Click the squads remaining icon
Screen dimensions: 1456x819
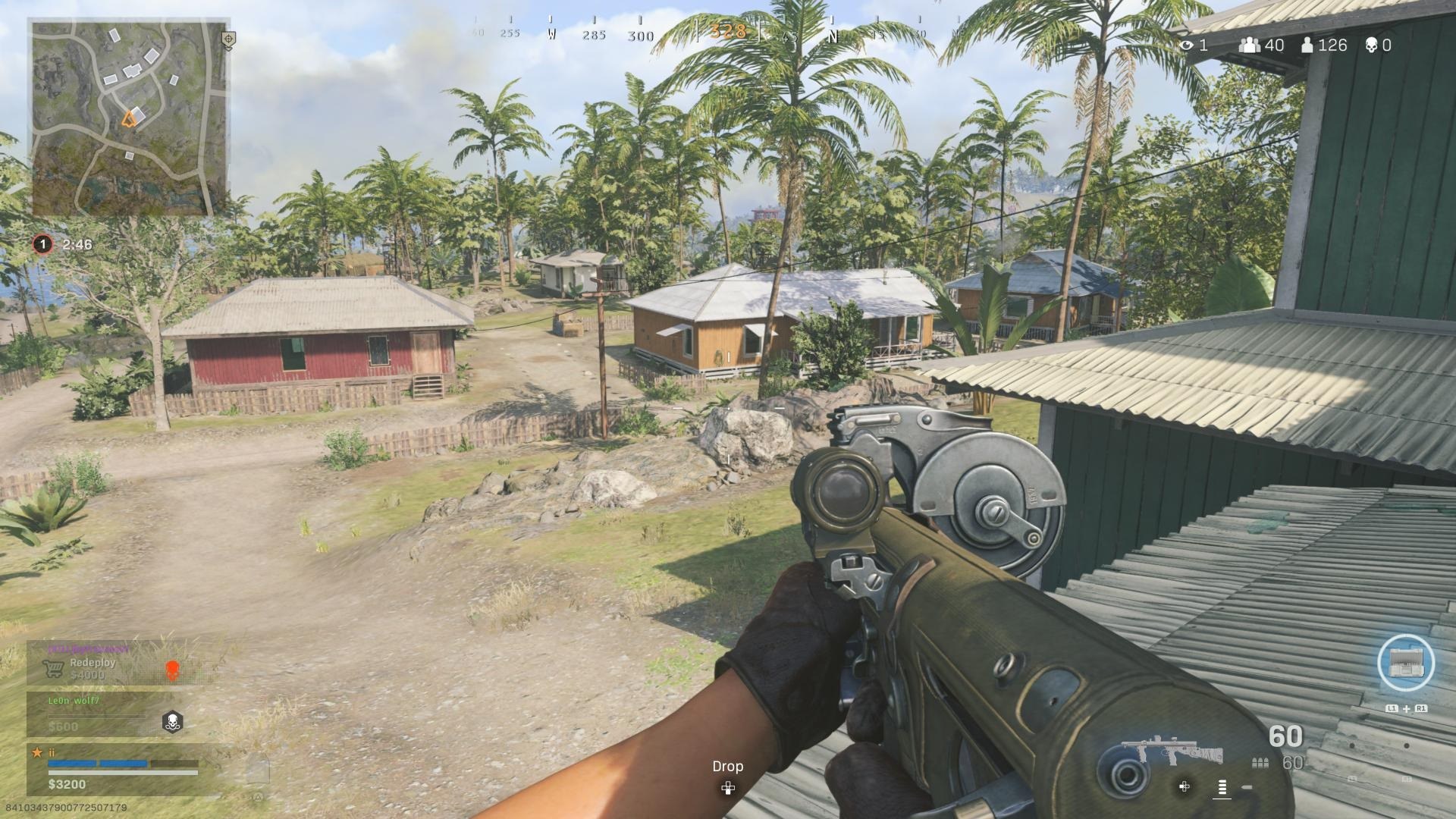(1249, 45)
